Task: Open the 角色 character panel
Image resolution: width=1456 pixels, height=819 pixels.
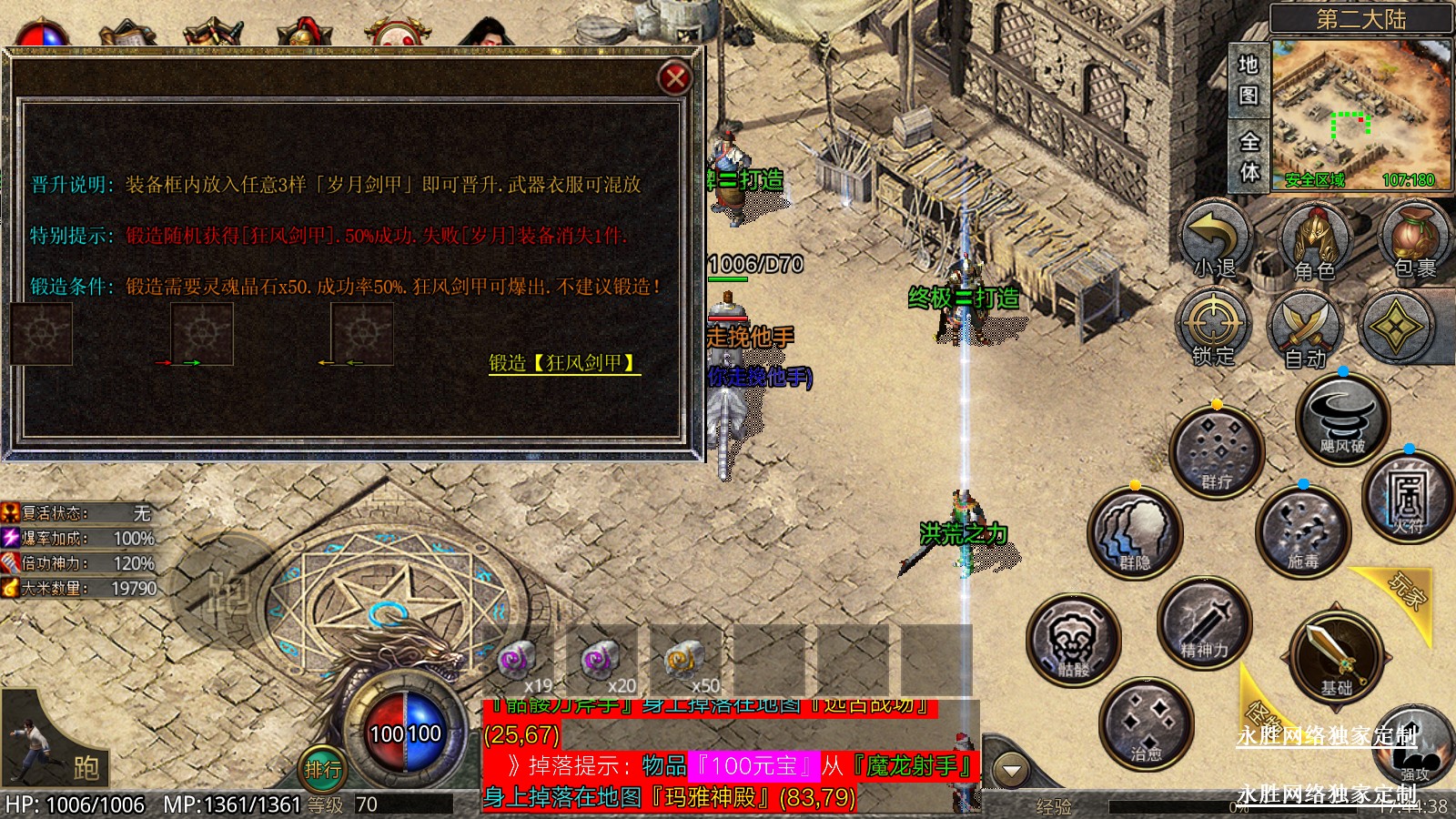Action: [1314, 240]
